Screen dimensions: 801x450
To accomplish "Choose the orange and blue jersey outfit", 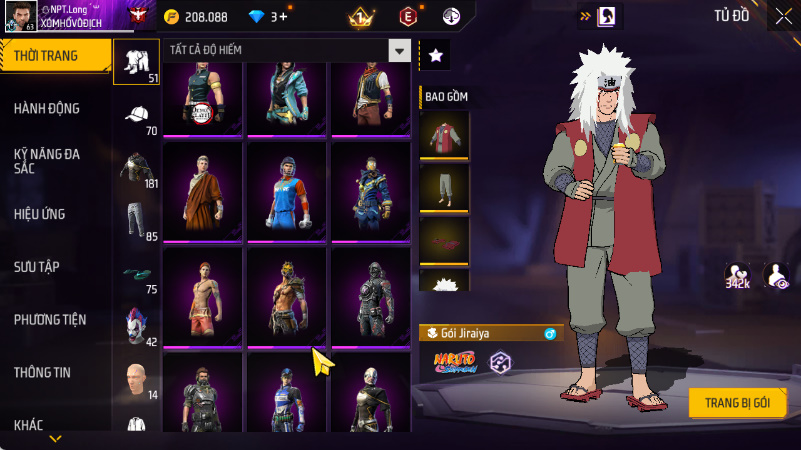I will pos(286,191).
